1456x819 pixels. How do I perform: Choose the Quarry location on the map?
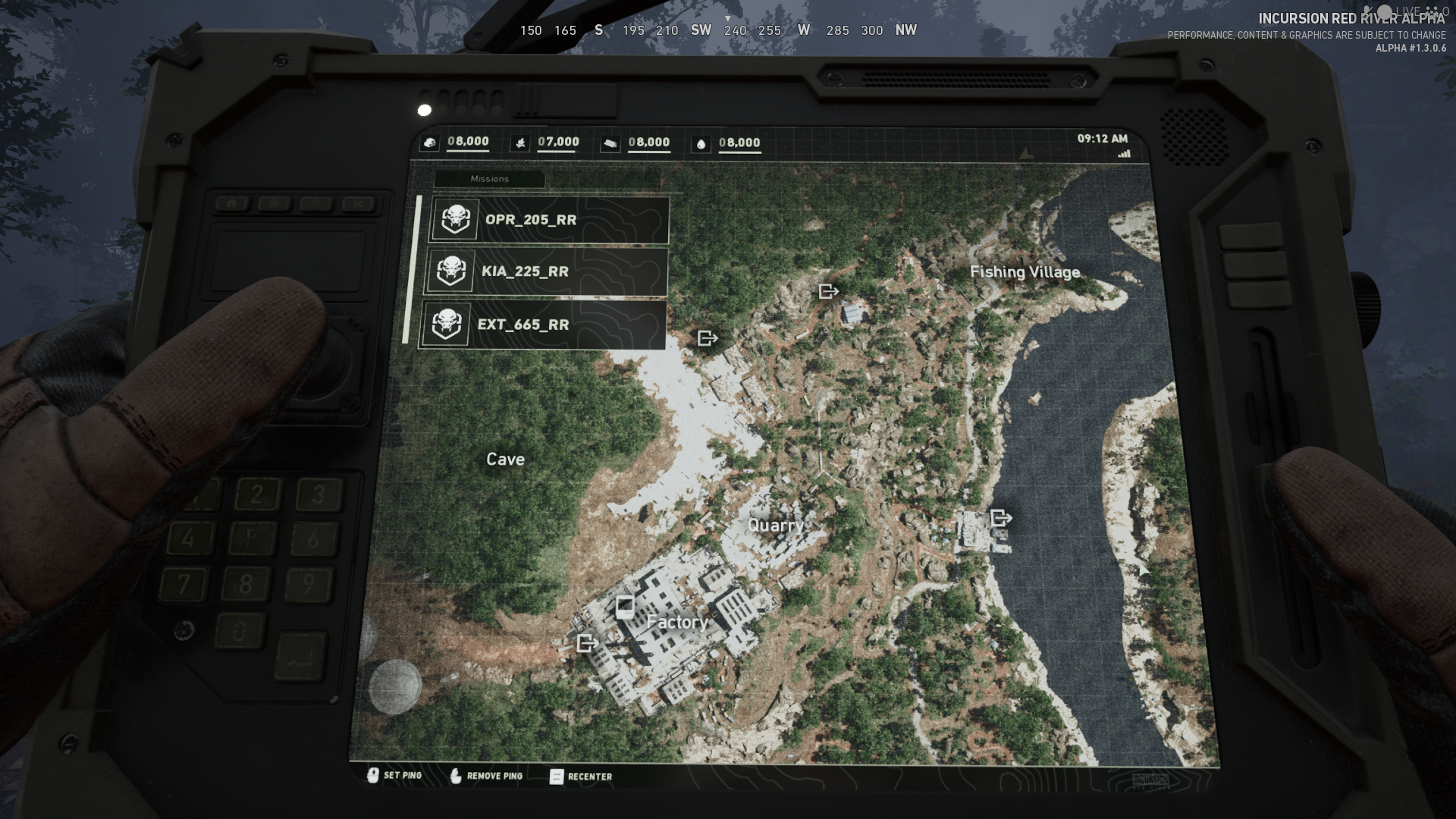775,526
